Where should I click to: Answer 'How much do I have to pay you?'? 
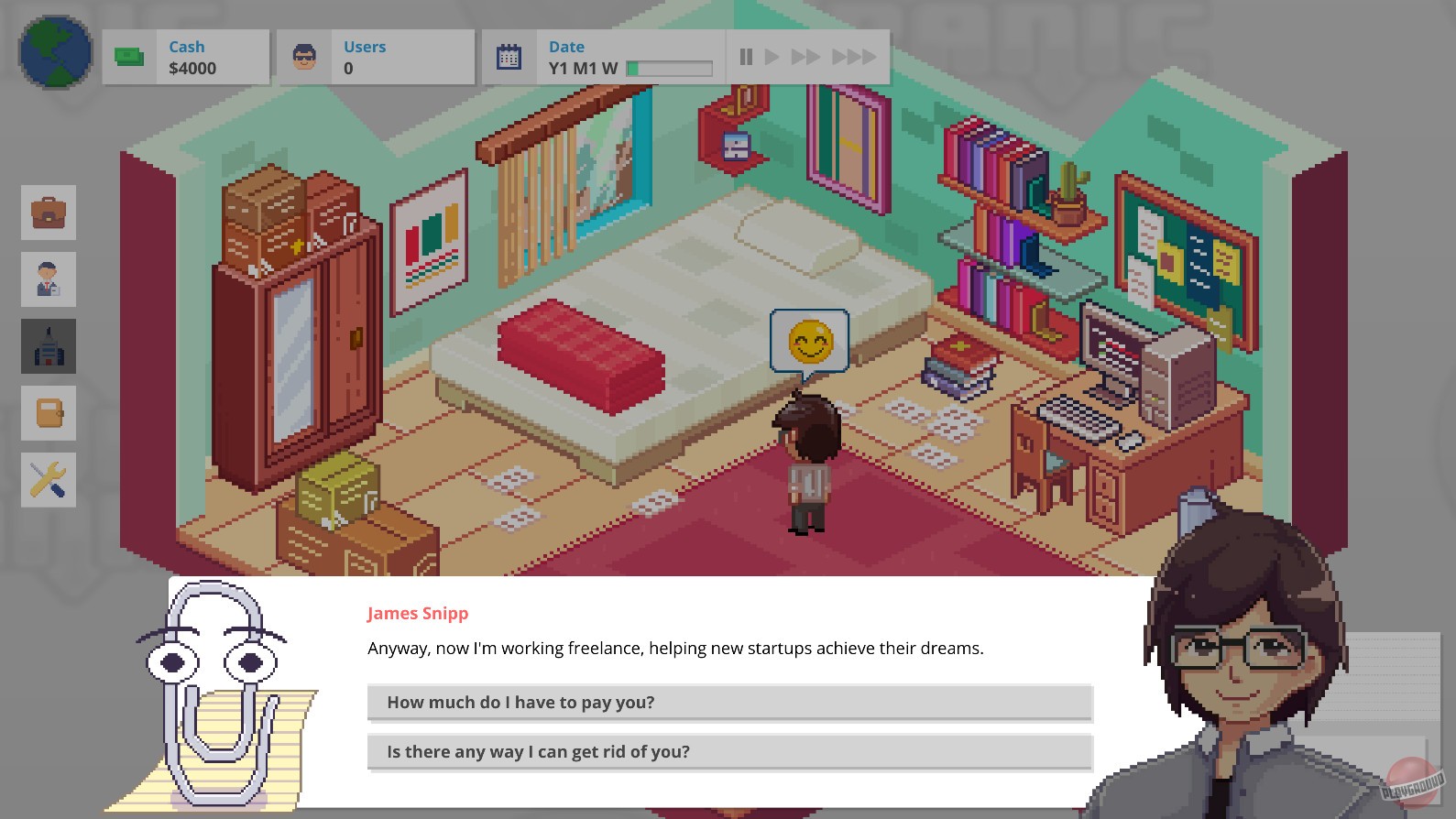pos(728,702)
